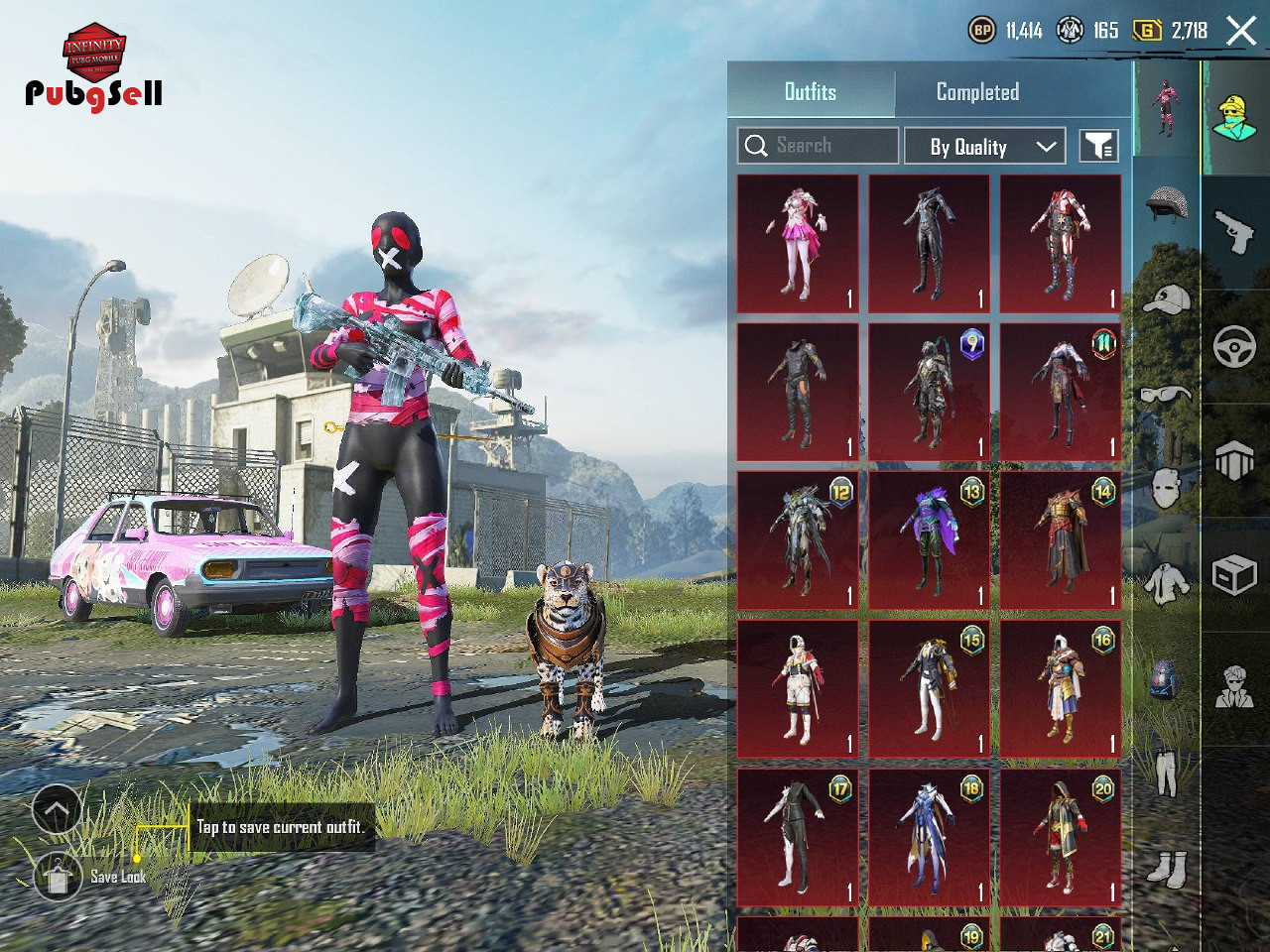Viewport: 1270px width, 952px height.
Task: Tap the Save Look button
Action: 58,877
